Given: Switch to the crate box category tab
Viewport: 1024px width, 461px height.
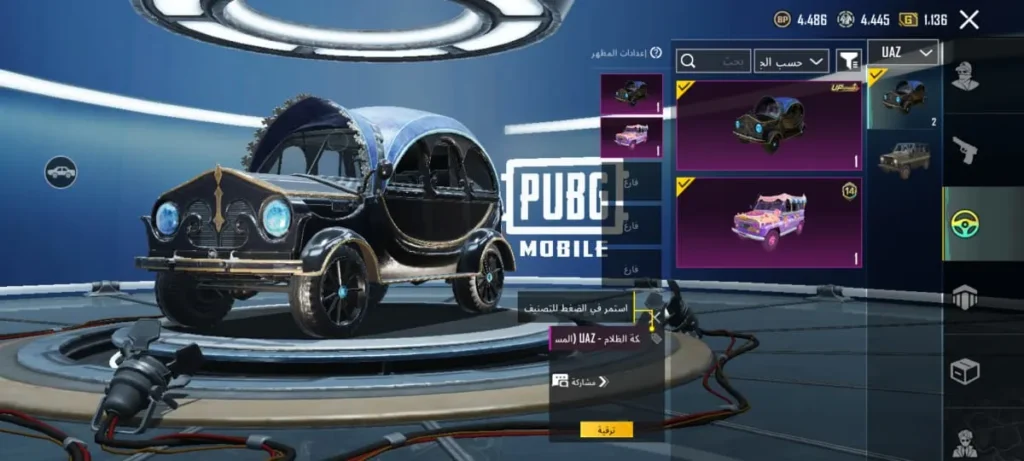Looking at the screenshot, I should [965, 371].
